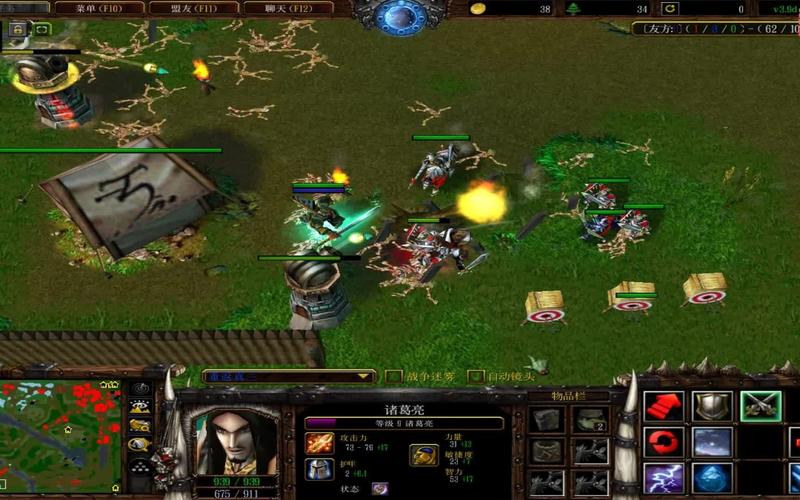The image size is (800, 500).
Task: Click the hero attributes icon
Action: (423, 455)
